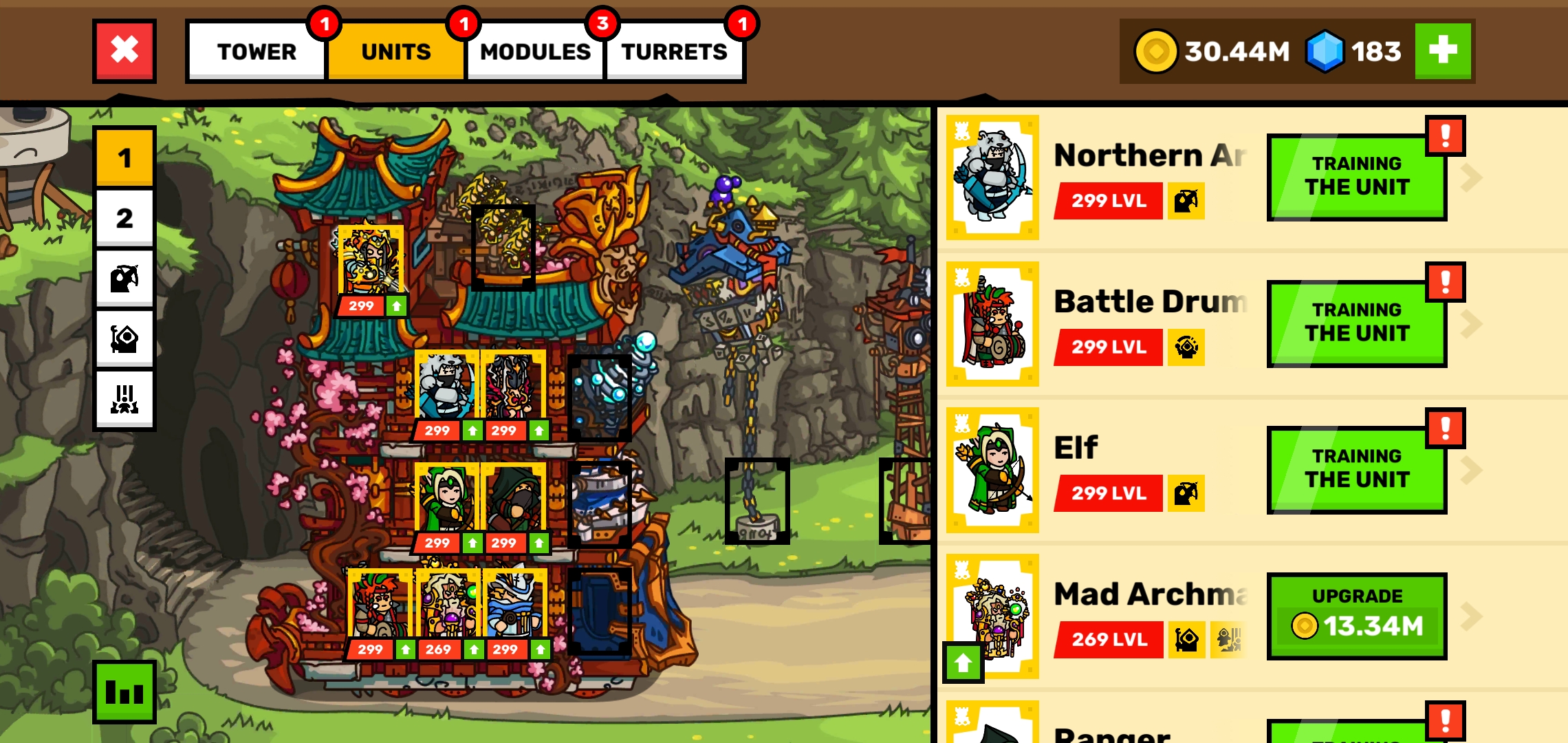Viewport: 1568px width, 743px height.
Task: Select the mage unit filter in sidebar
Action: point(124,337)
